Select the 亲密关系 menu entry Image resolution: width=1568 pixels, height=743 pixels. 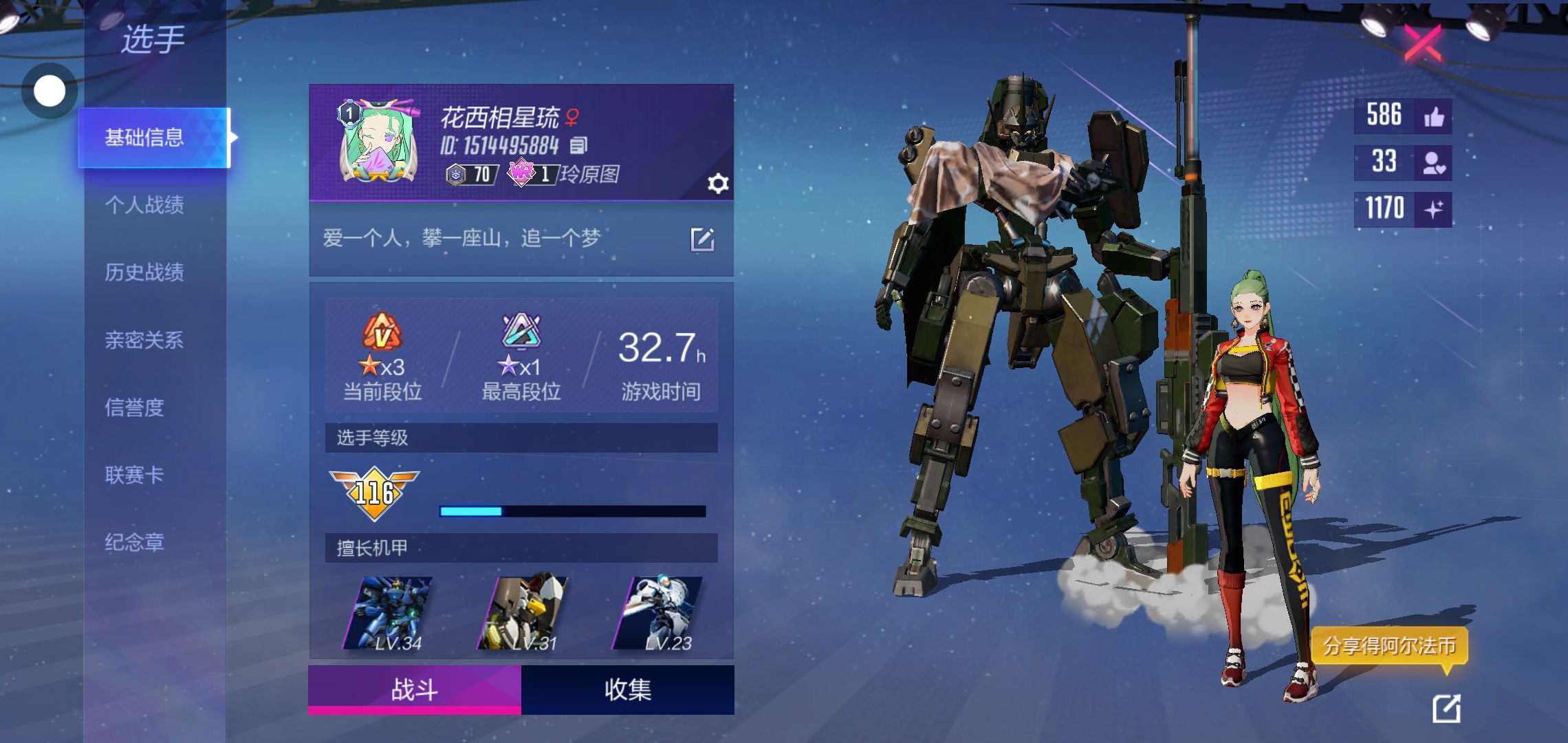144,340
